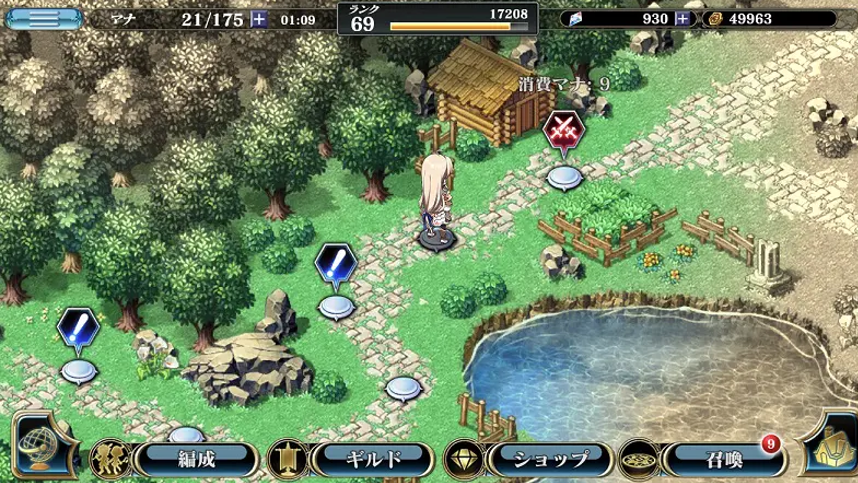
Task: Buy crystals with the plus button beside 930
Action: tap(683, 18)
